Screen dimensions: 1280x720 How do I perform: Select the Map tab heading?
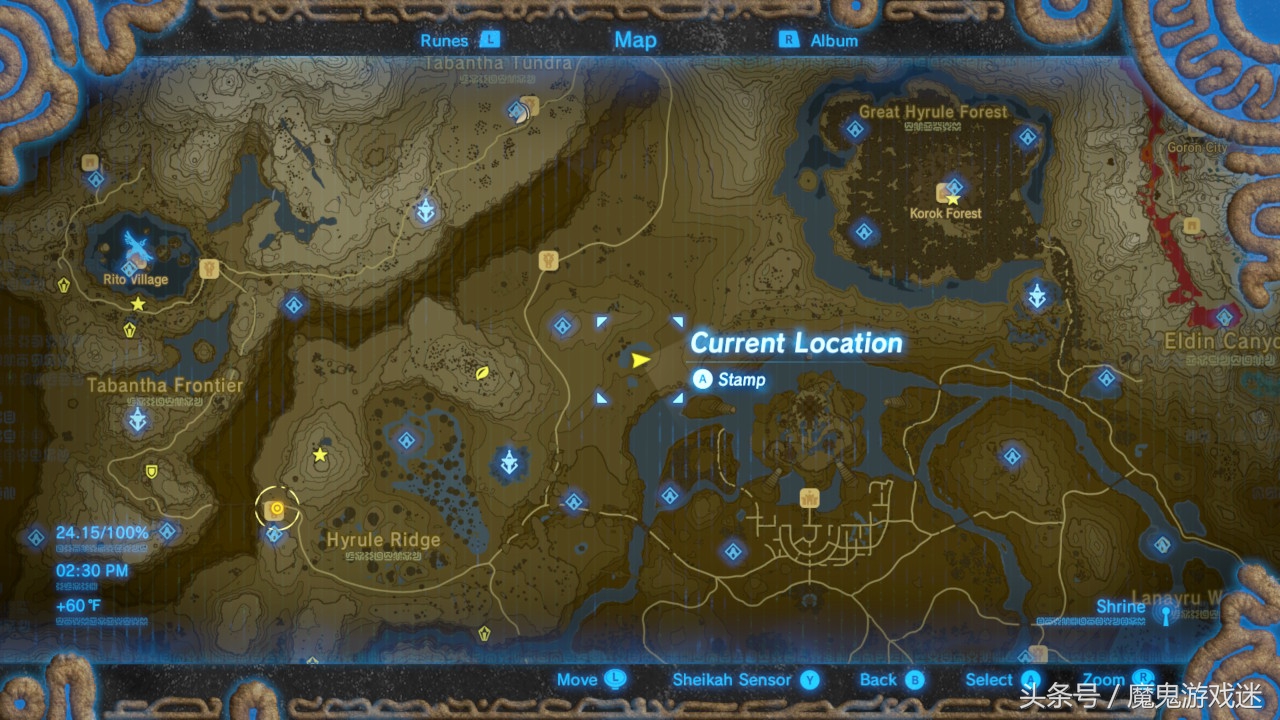pos(635,40)
